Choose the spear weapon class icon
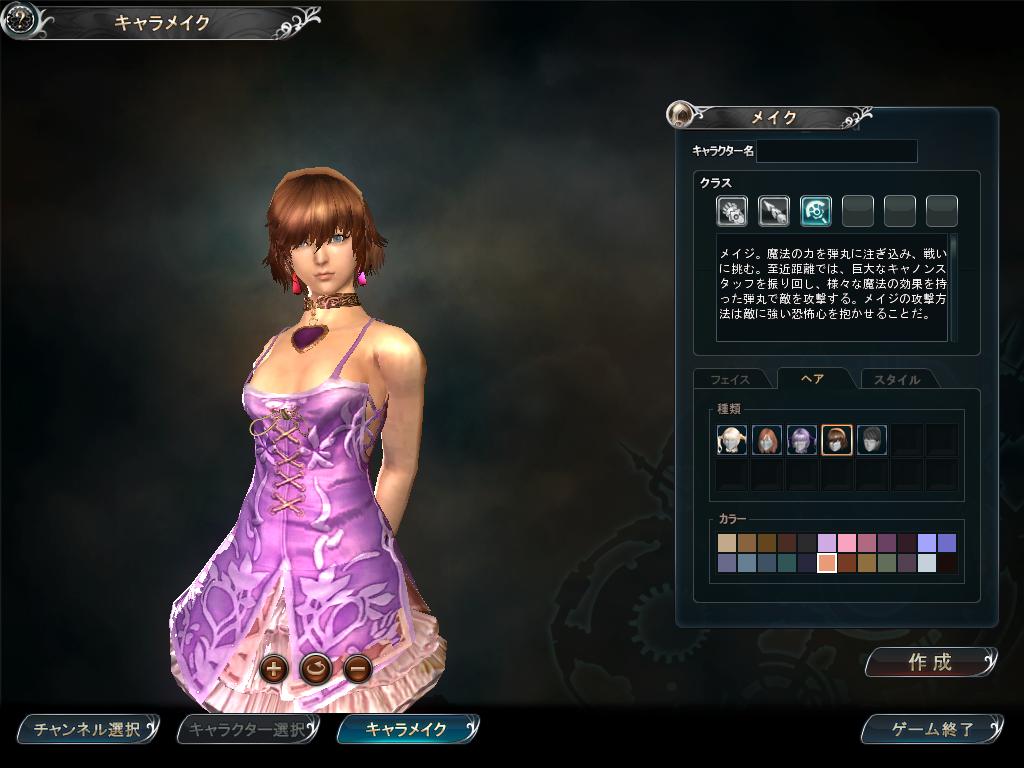Viewport: 1024px width, 768px height. 774,211
